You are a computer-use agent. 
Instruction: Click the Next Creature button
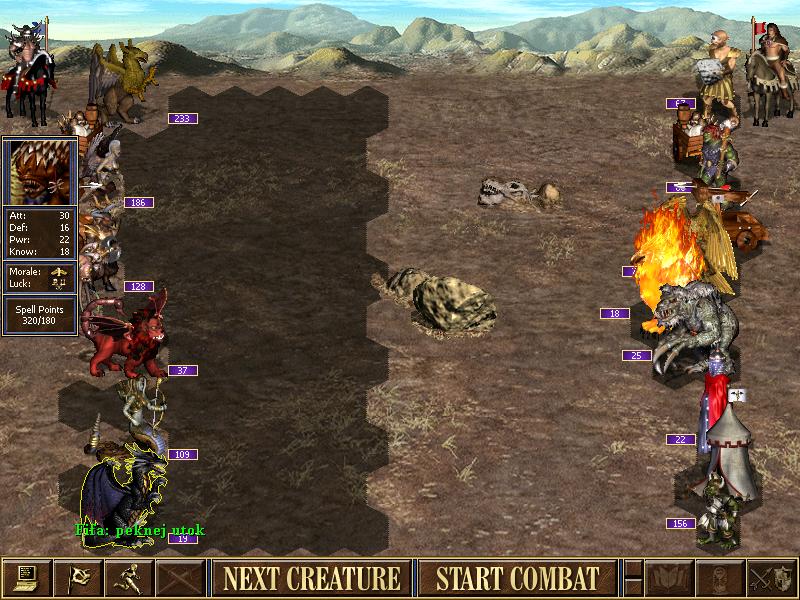coord(311,578)
